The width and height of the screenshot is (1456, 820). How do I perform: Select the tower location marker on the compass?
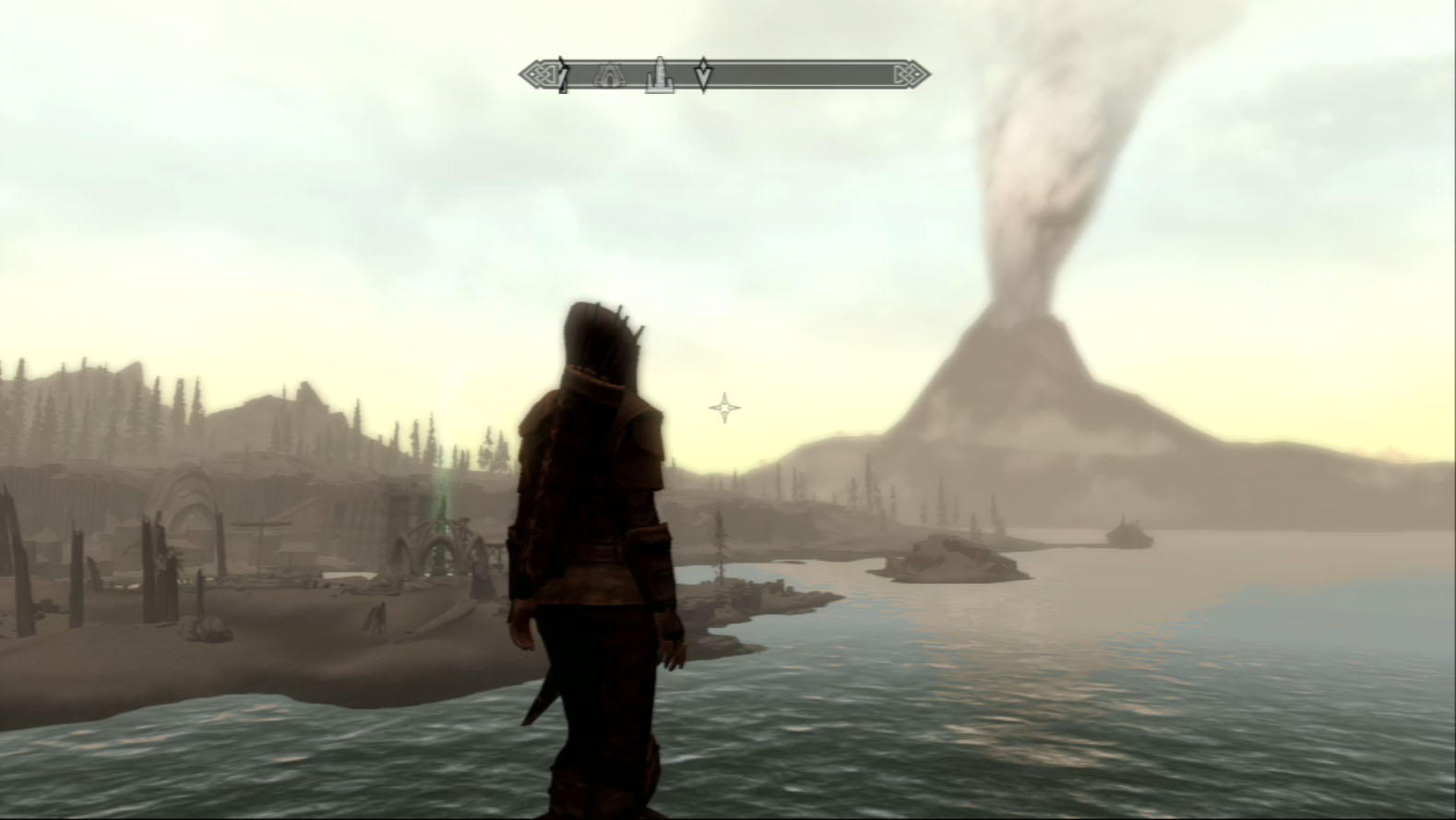click(x=659, y=76)
